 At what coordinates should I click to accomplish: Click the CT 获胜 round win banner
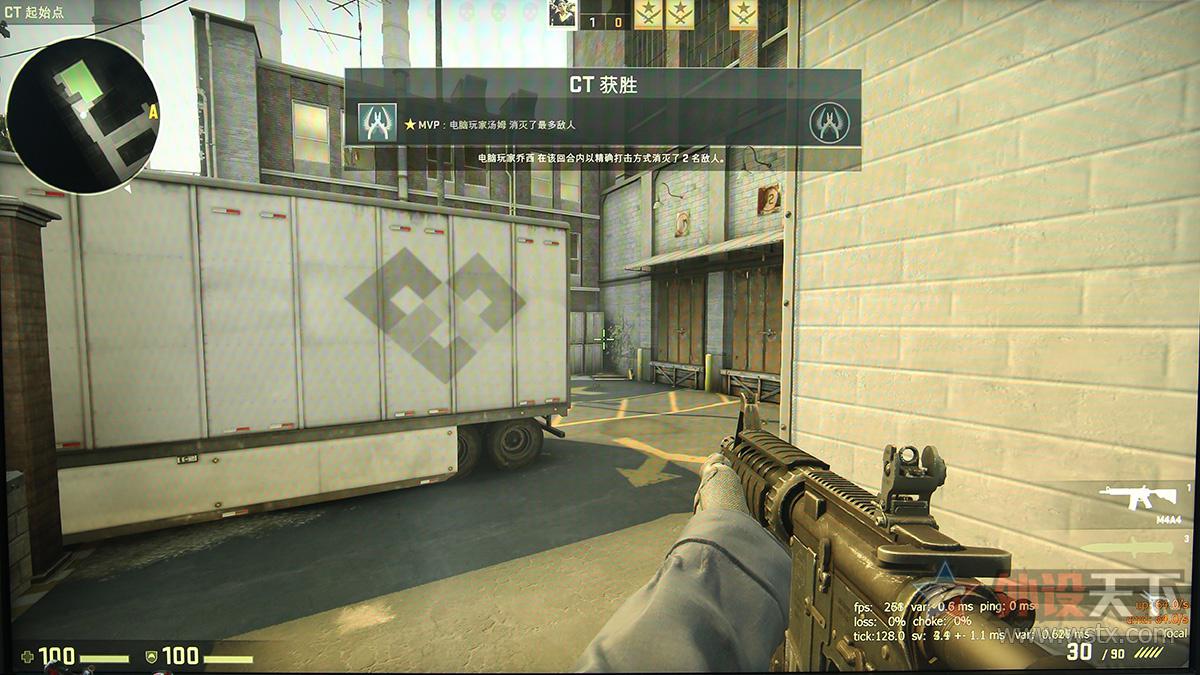click(x=603, y=85)
